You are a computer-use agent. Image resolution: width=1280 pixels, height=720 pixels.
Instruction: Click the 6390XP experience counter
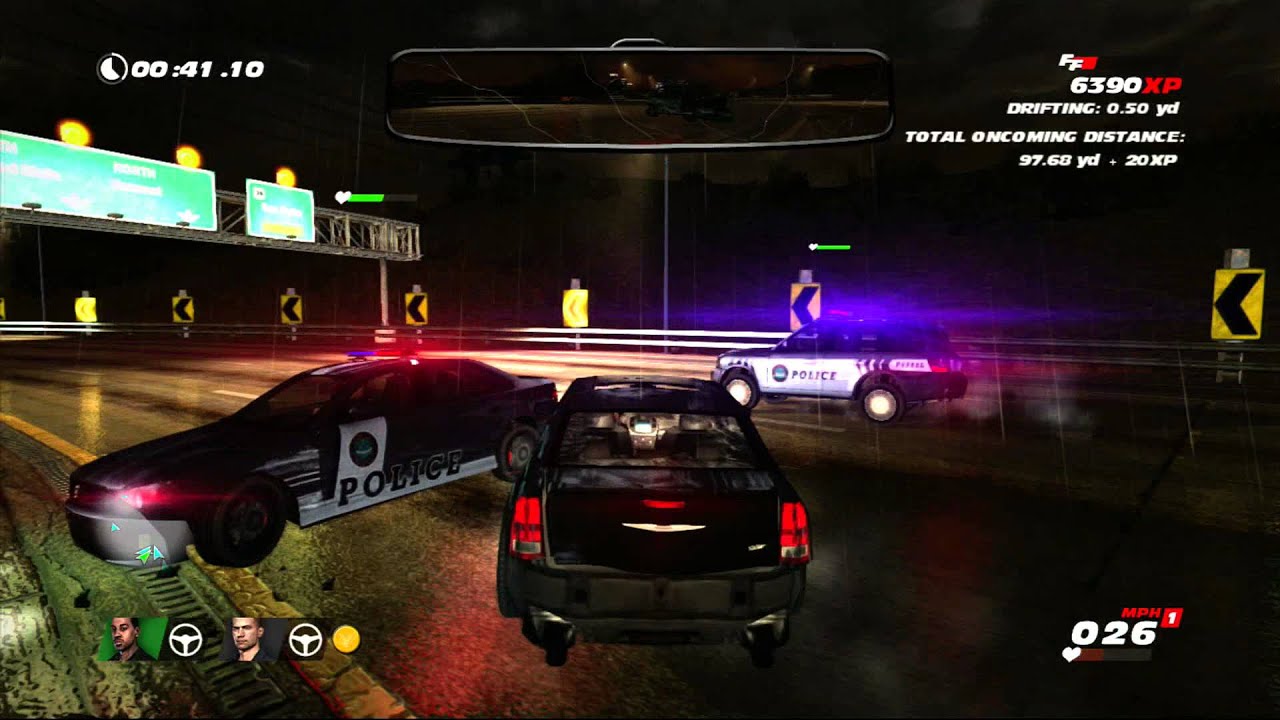click(1124, 85)
